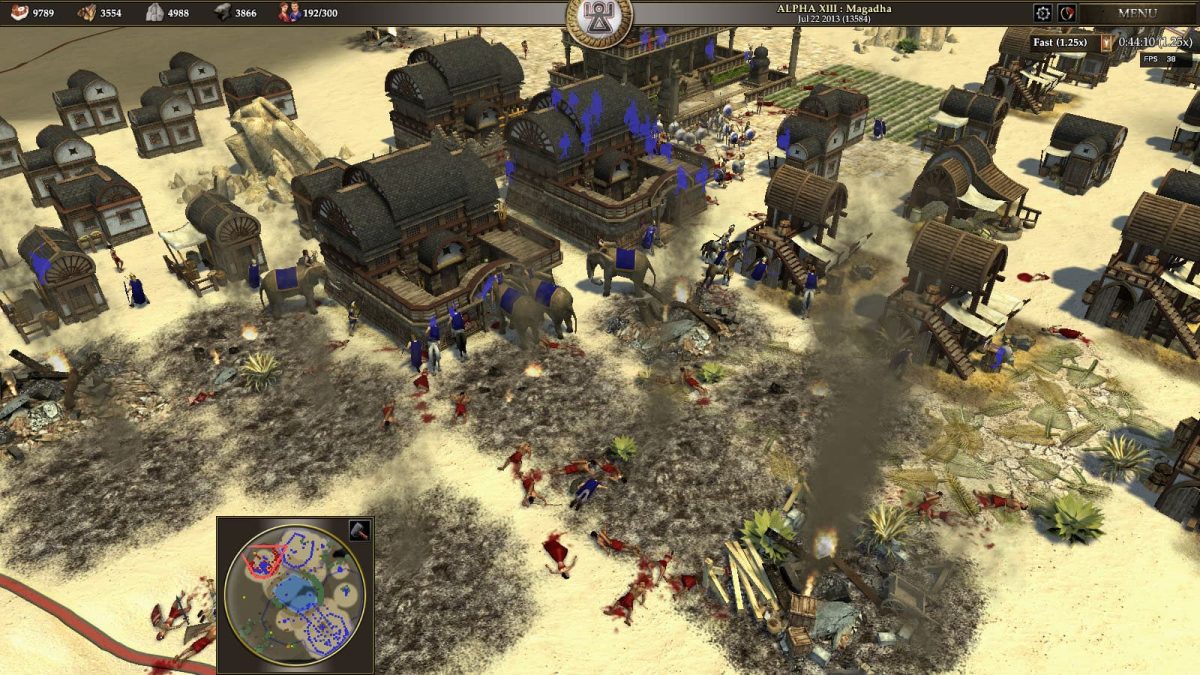Click the Magadha civilization emblem
1200x675 pixels.
click(599, 20)
